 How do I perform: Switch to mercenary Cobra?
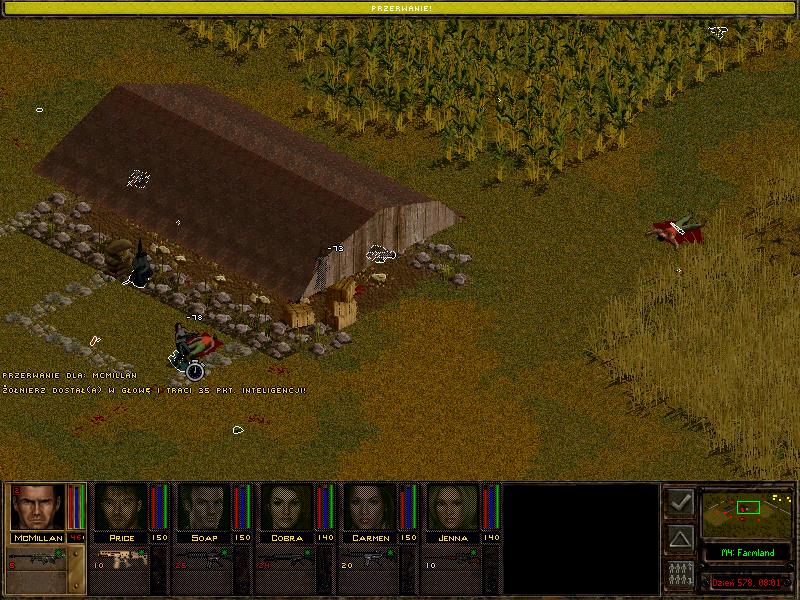tap(287, 507)
